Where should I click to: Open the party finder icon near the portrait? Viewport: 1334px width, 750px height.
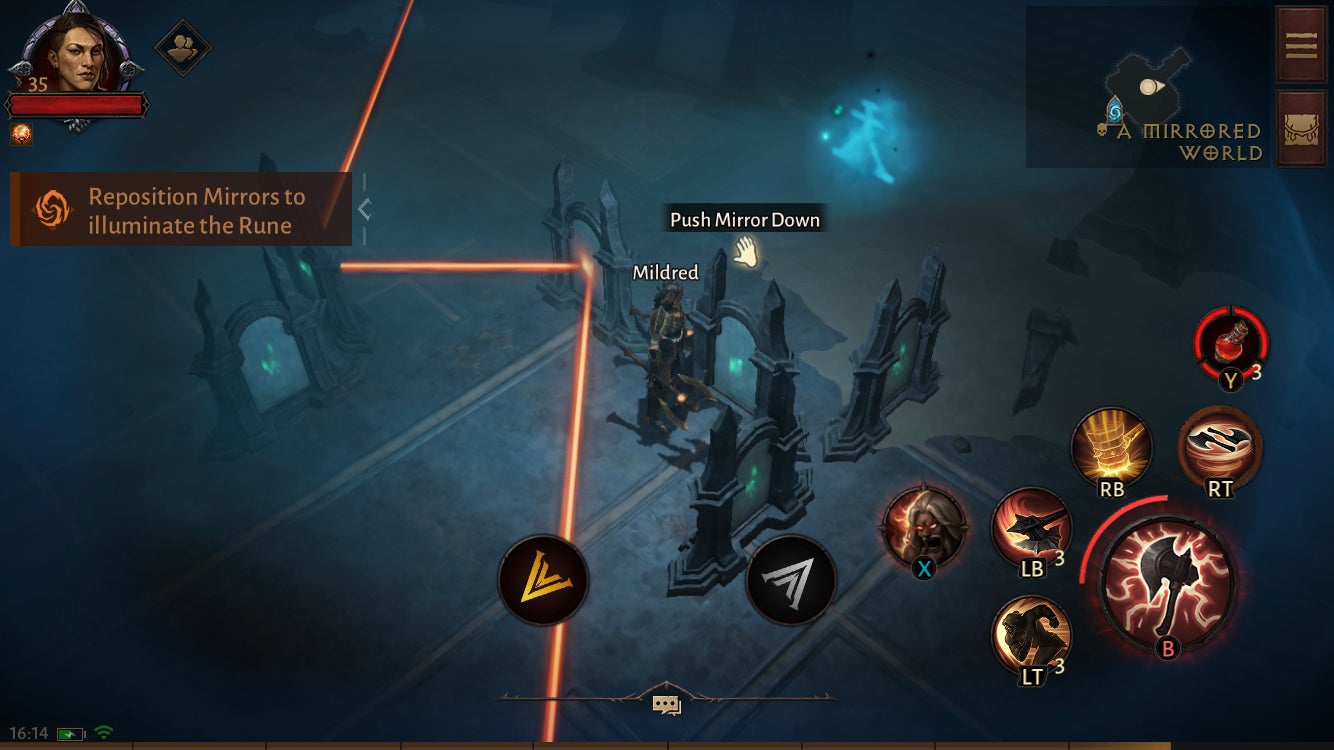185,48
